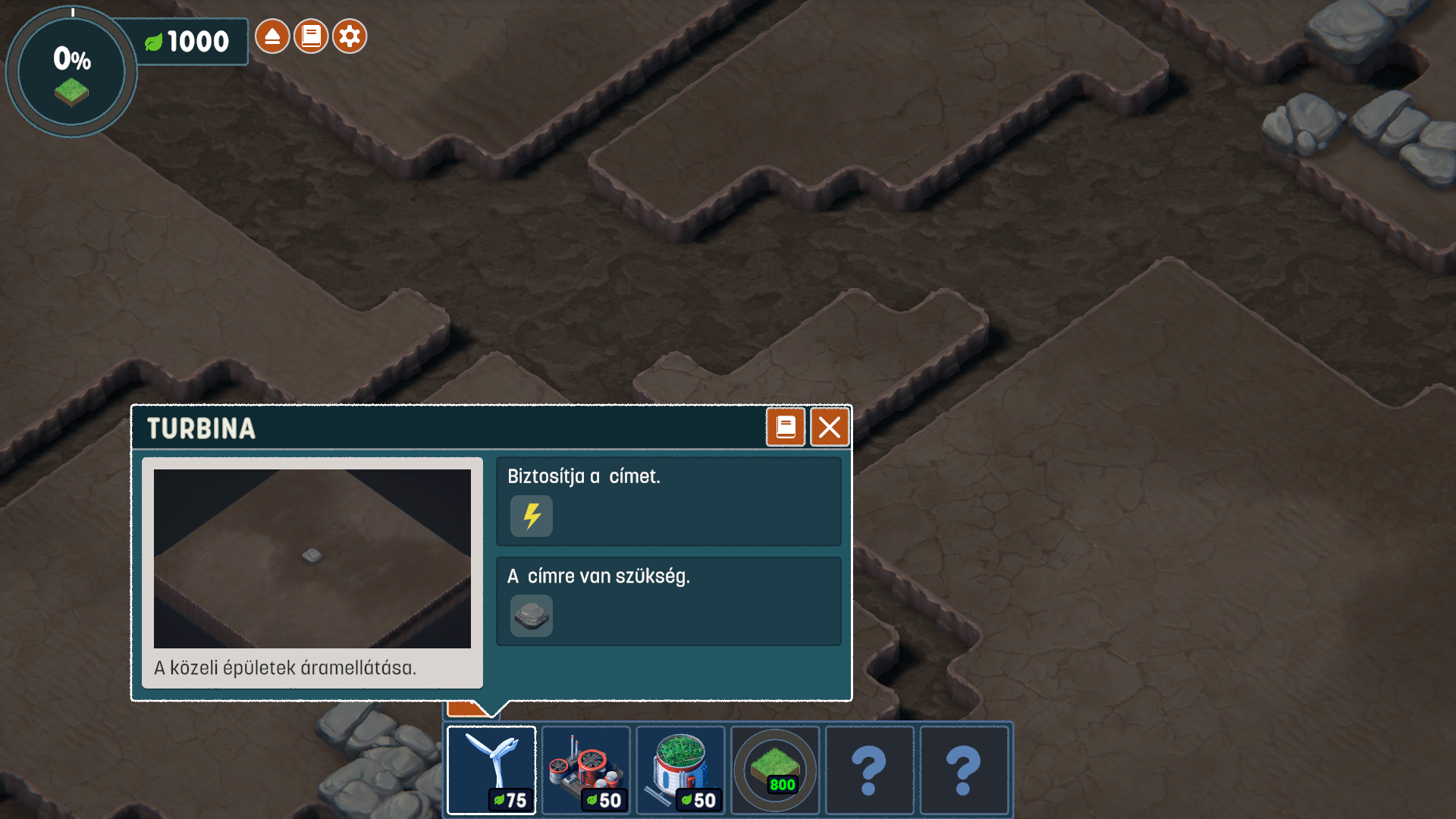Screen dimensions: 1456x819
Task: Choose the toxin scrubber costing 50
Action: click(x=585, y=770)
